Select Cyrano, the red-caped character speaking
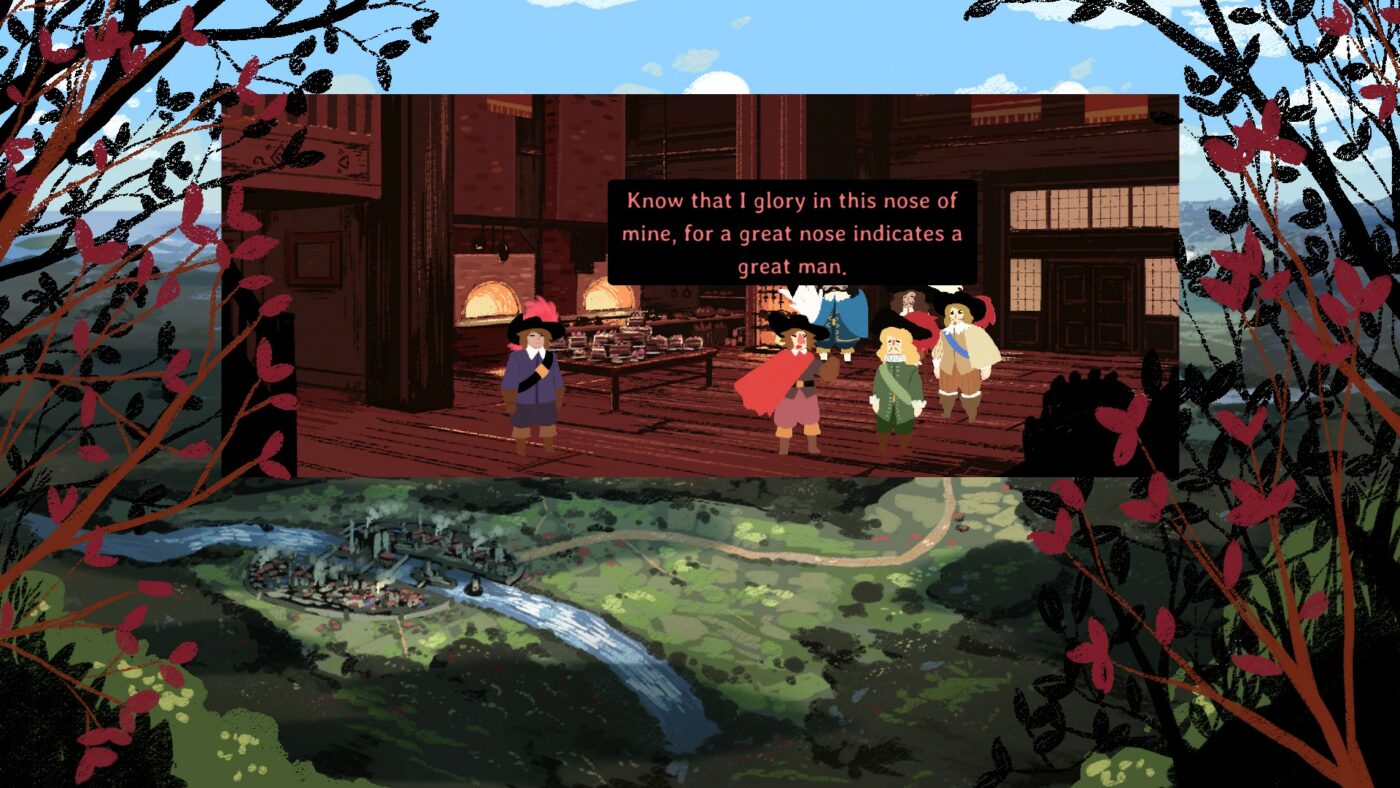Viewport: 1400px width, 788px height. (794, 380)
